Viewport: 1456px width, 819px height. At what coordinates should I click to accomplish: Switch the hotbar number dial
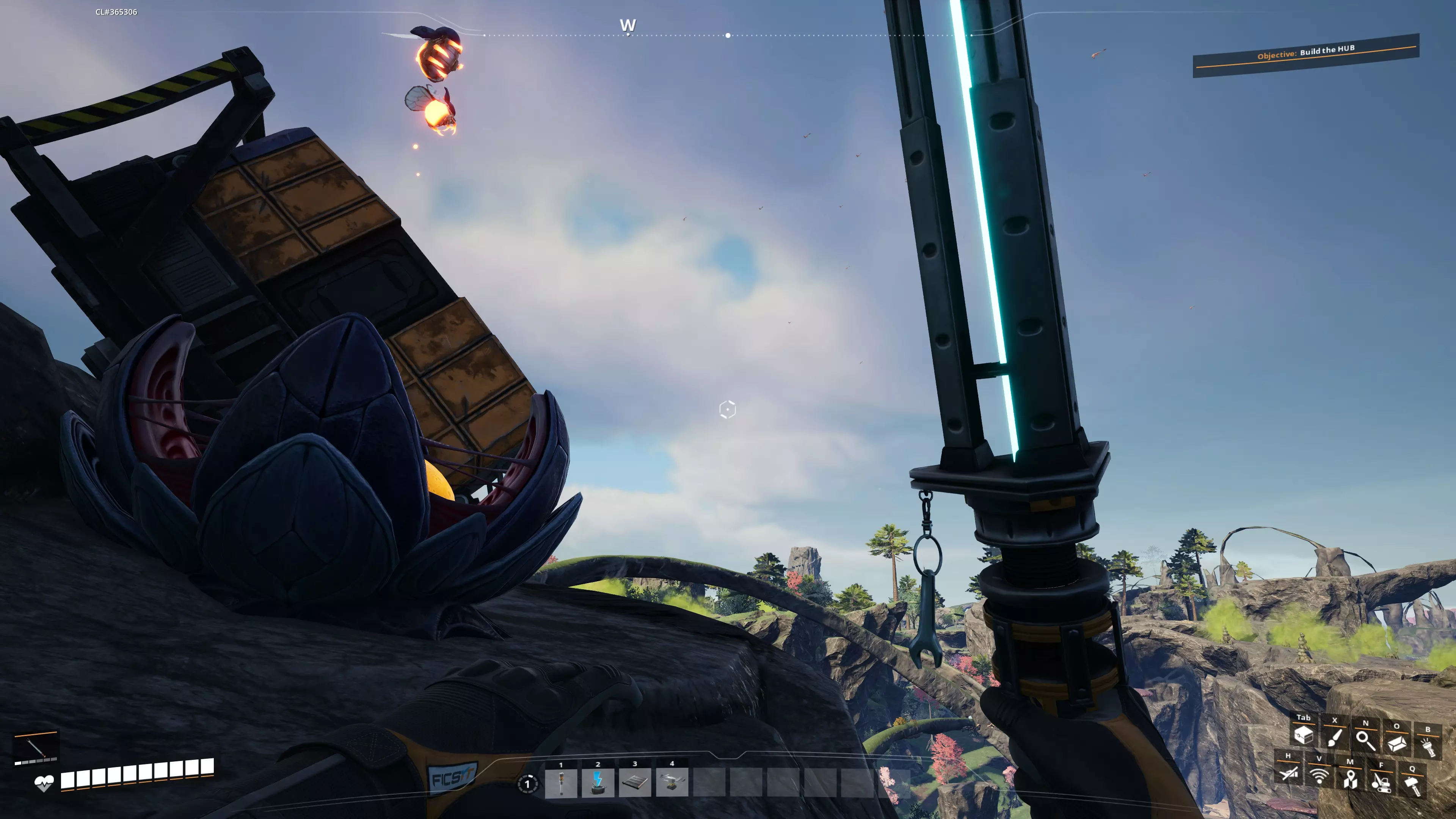point(527,784)
